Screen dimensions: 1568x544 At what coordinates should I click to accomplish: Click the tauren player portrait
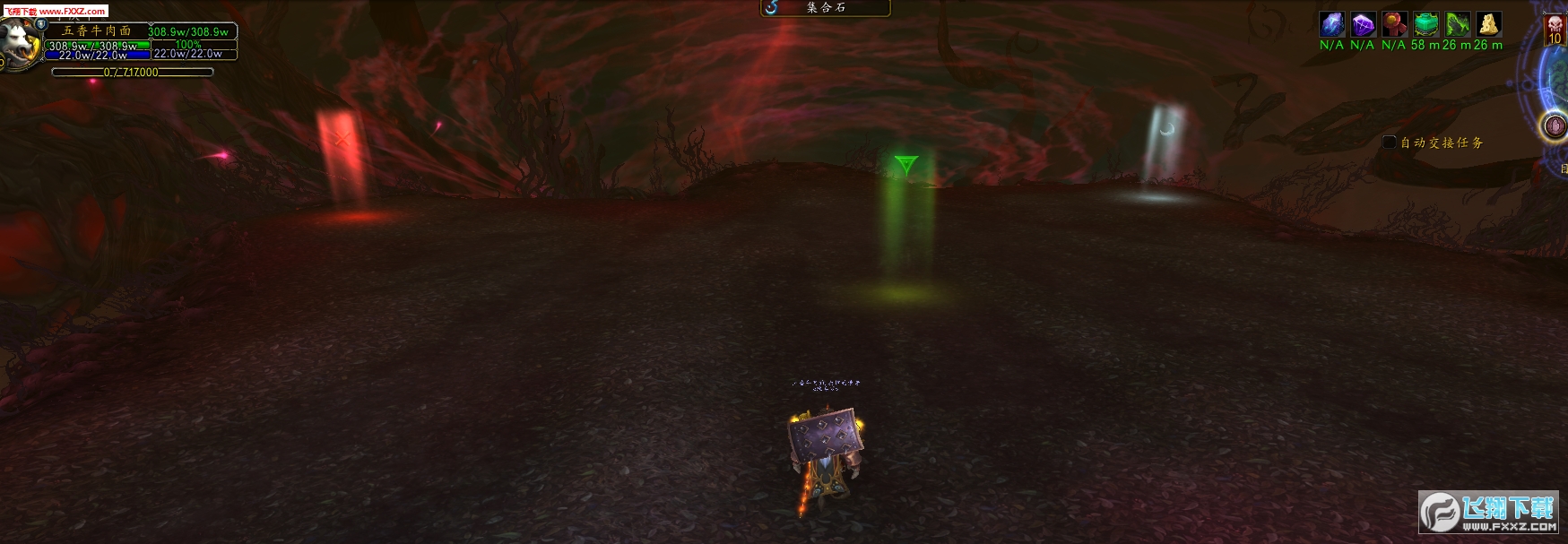[20, 43]
